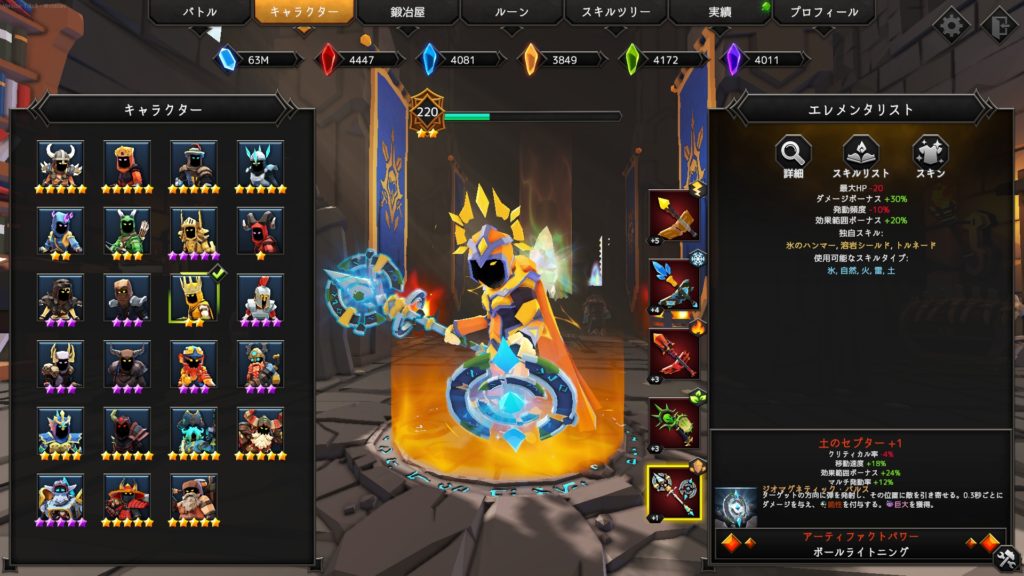Open the 鍛冶屋 tab
The height and width of the screenshot is (576, 1024).
(x=407, y=13)
